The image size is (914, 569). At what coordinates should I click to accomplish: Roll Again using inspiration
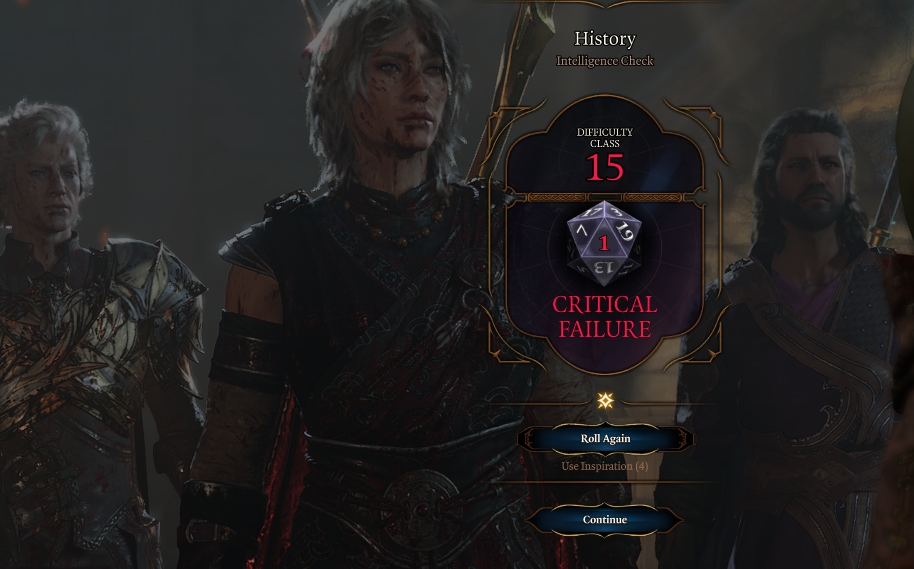click(x=605, y=439)
